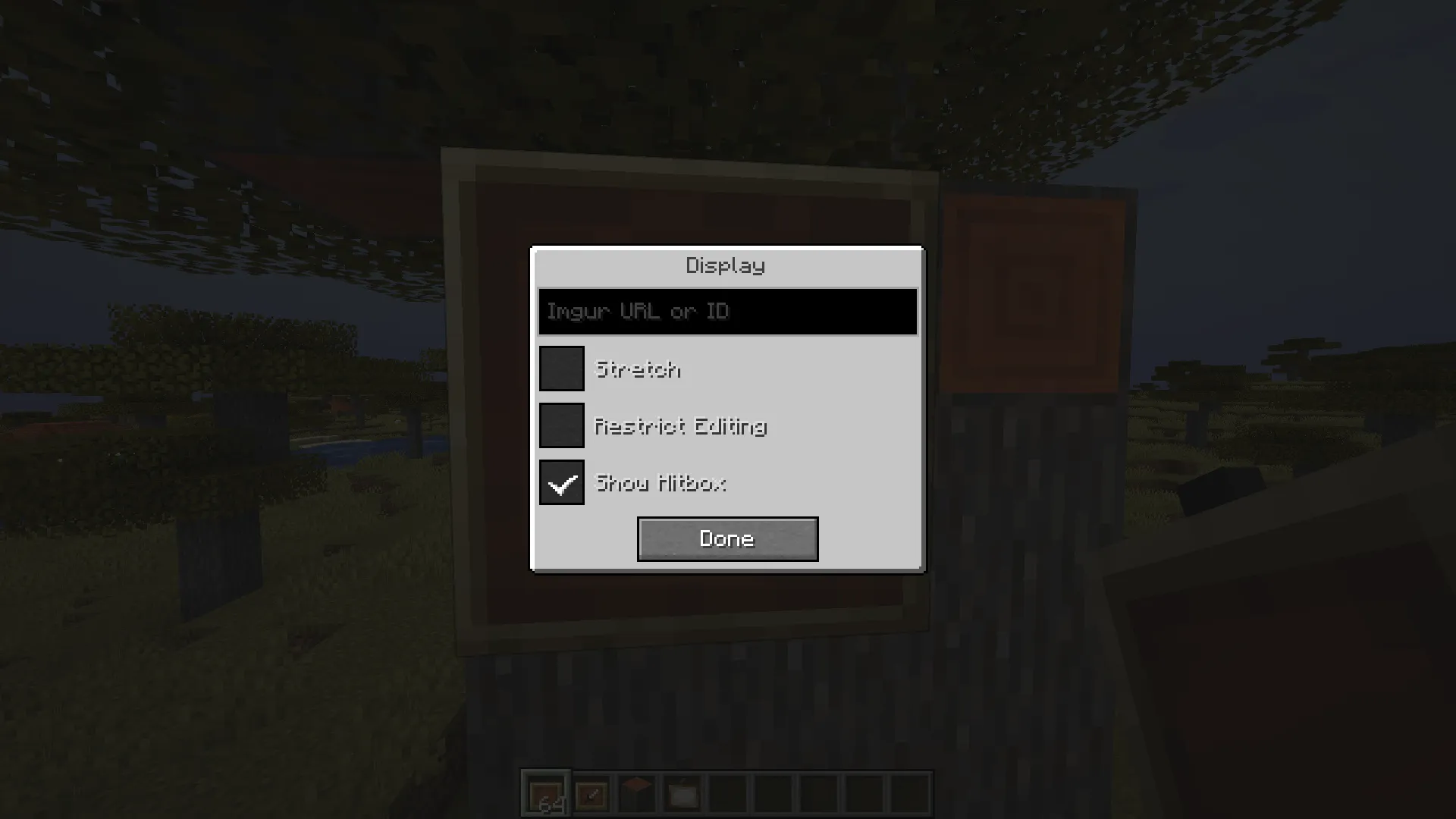Click the item count number 64 in the hotbar

tap(553, 804)
